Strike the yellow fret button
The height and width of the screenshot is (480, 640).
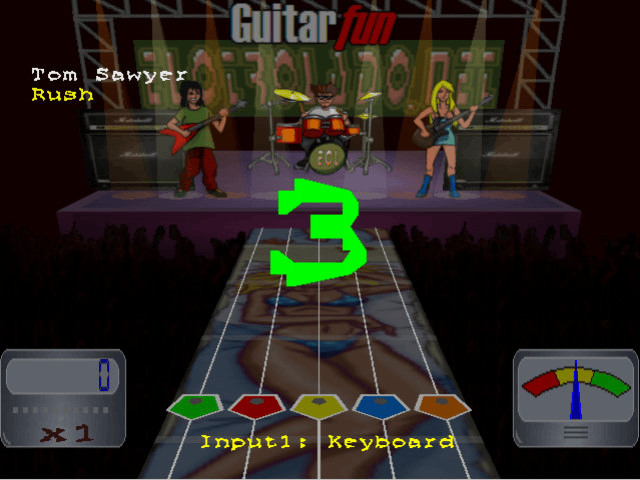point(319,406)
